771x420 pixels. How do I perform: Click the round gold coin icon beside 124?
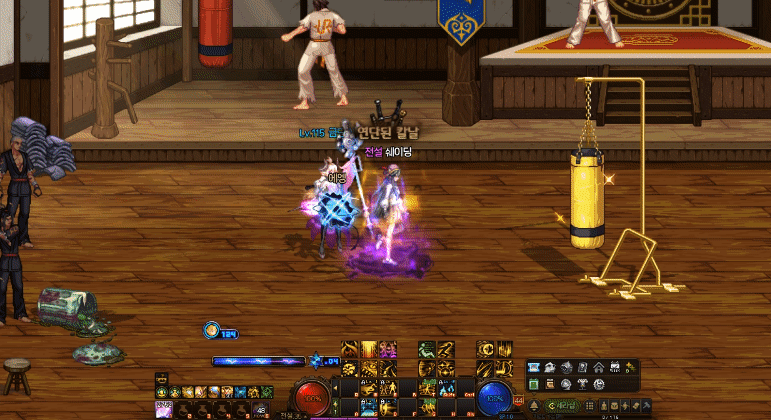[213, 330]
